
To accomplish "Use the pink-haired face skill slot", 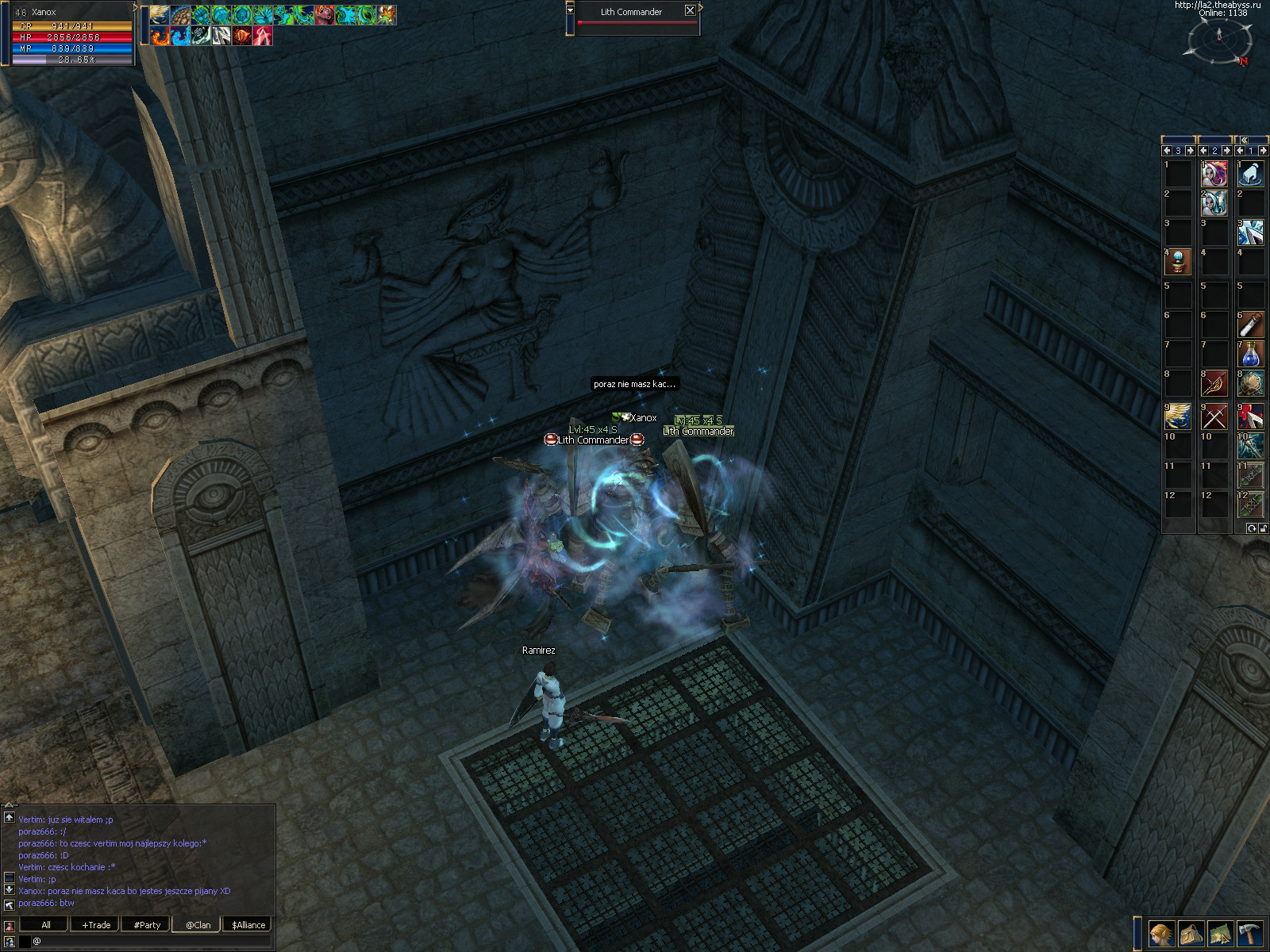I will click(1214, 174).
